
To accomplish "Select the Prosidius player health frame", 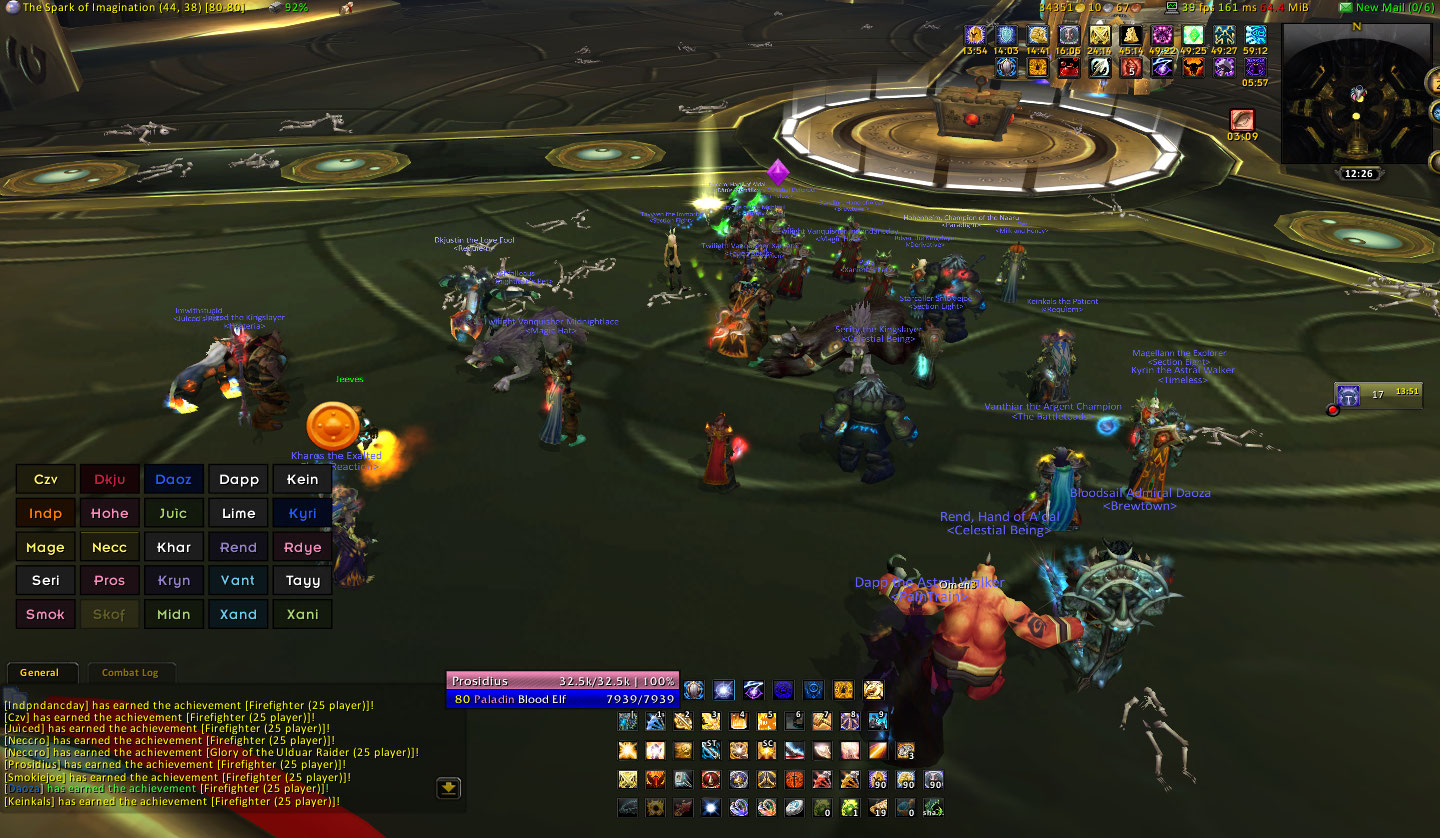I will coord(562,681).
